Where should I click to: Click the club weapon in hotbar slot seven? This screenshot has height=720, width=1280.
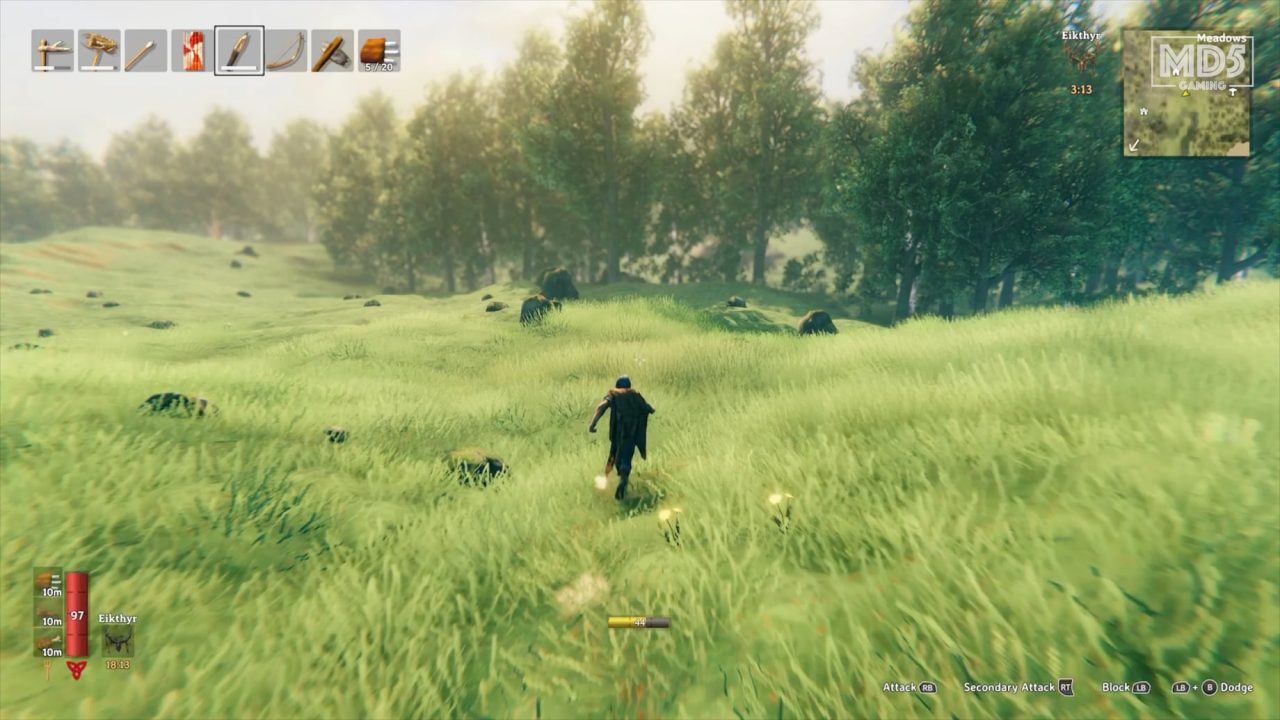click(331, 49)
